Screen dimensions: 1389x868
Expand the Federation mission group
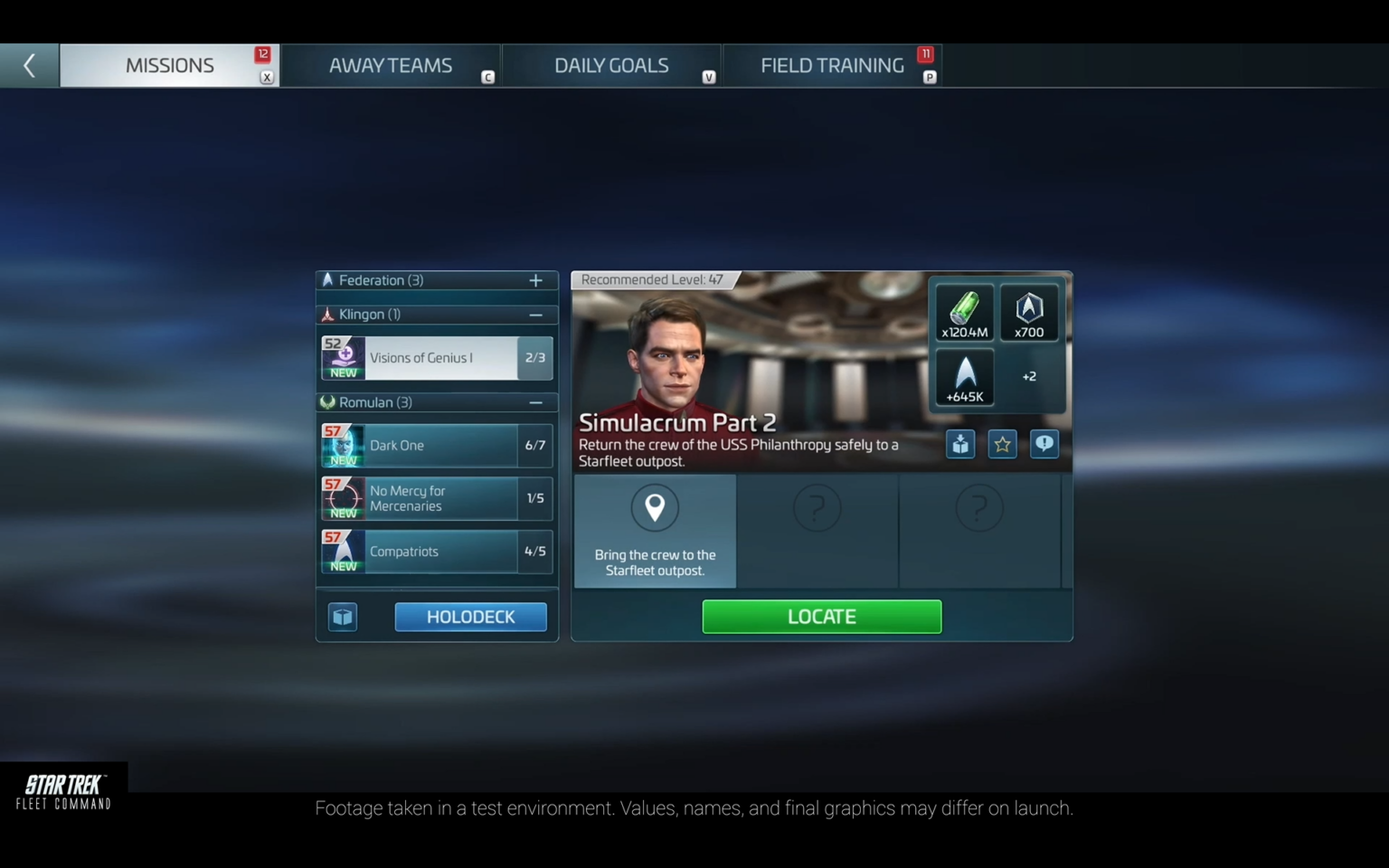(x=535, y=280)
